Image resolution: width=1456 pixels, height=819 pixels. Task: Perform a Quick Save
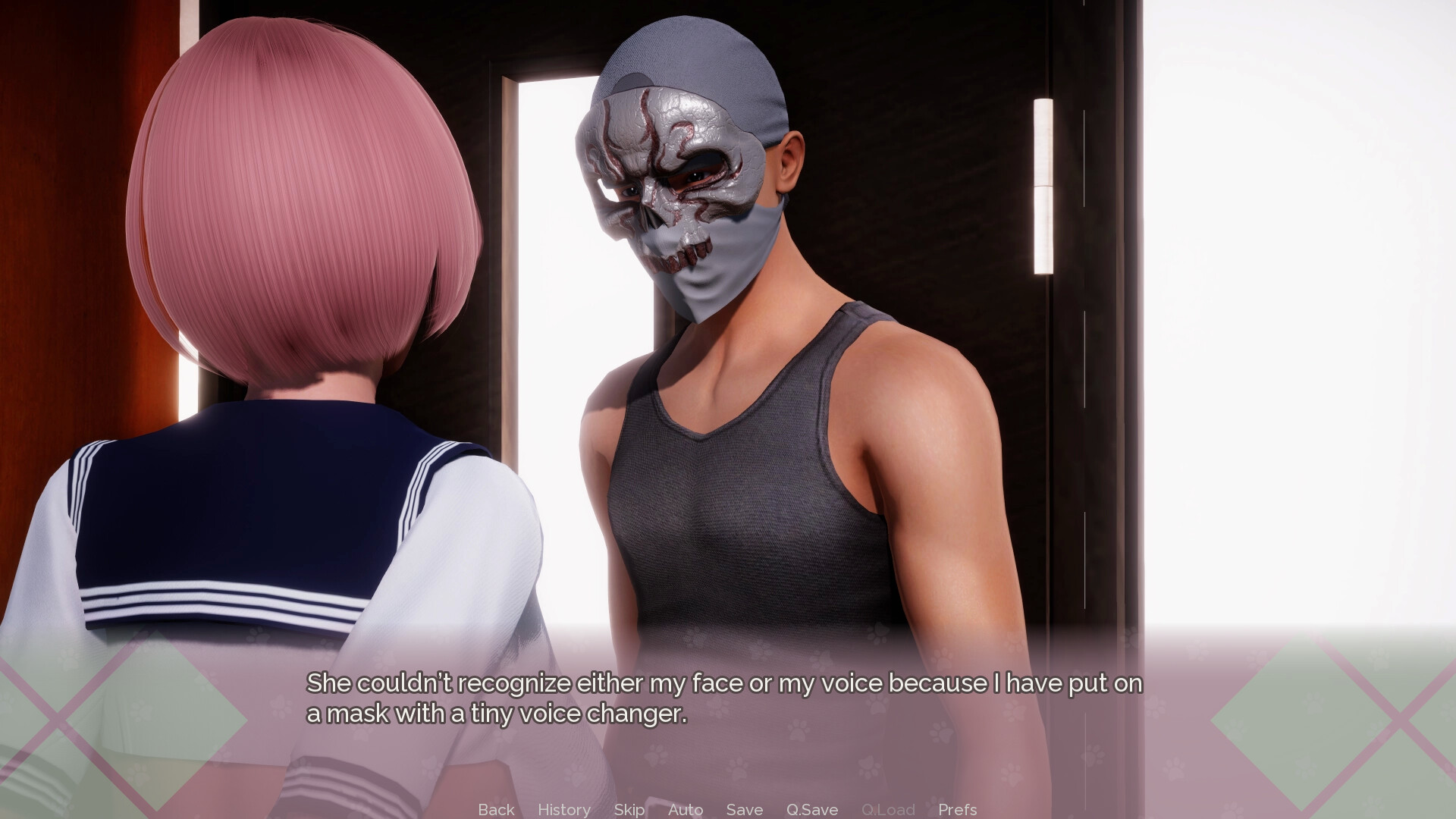pos(811,809)
